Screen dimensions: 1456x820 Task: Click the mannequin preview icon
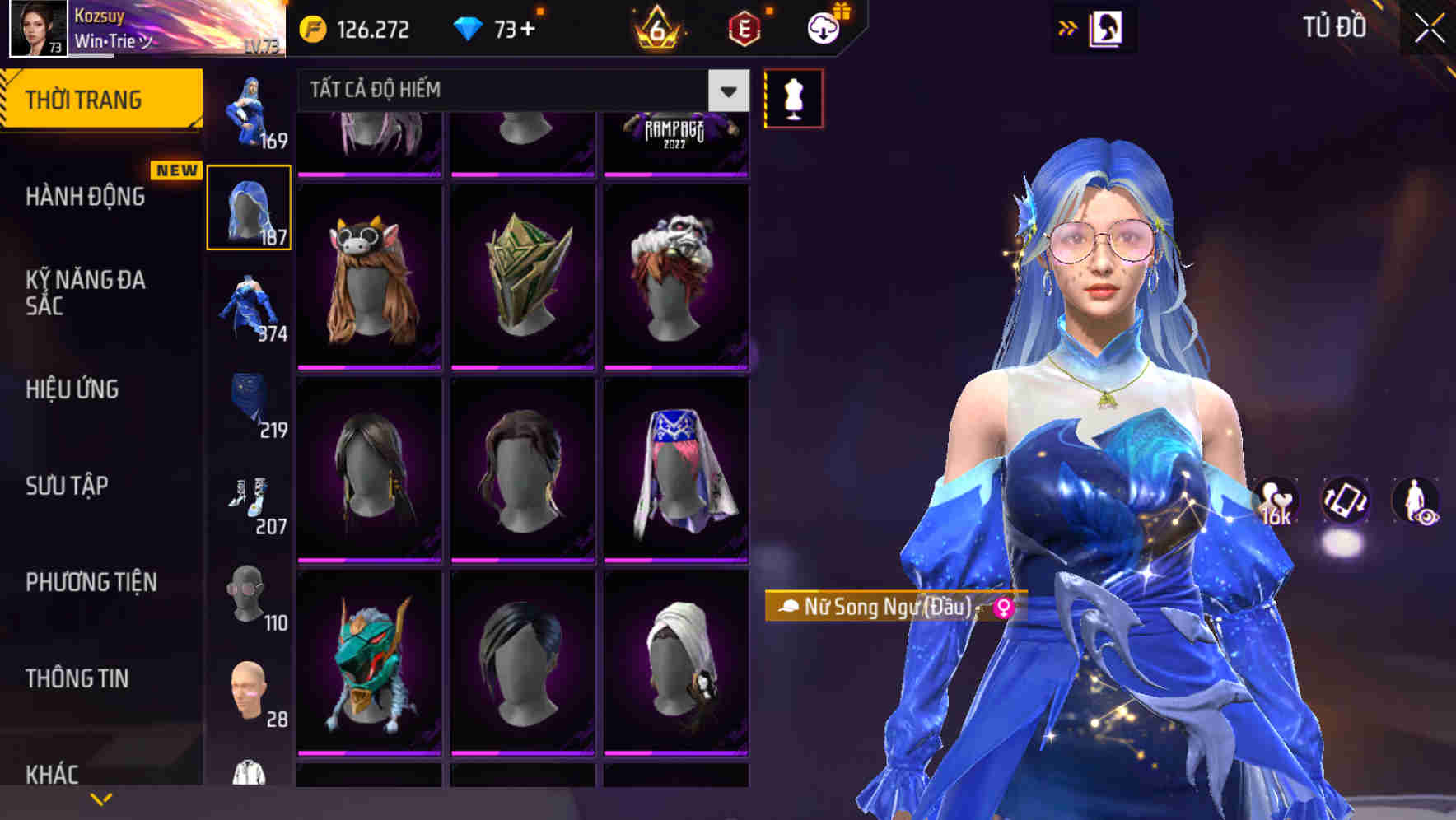(x=793, y=97)
